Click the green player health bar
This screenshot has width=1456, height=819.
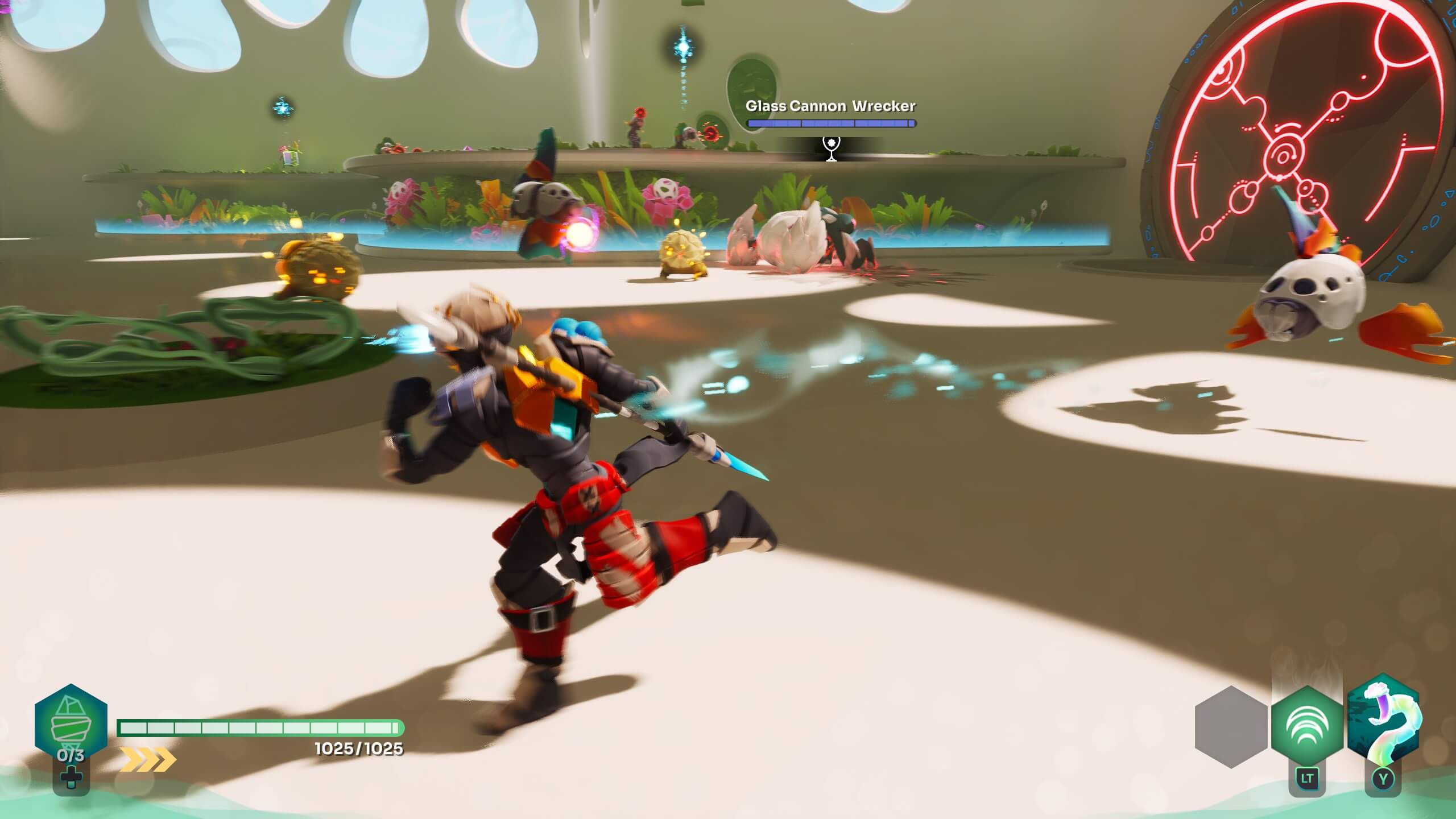pos(259,726)
